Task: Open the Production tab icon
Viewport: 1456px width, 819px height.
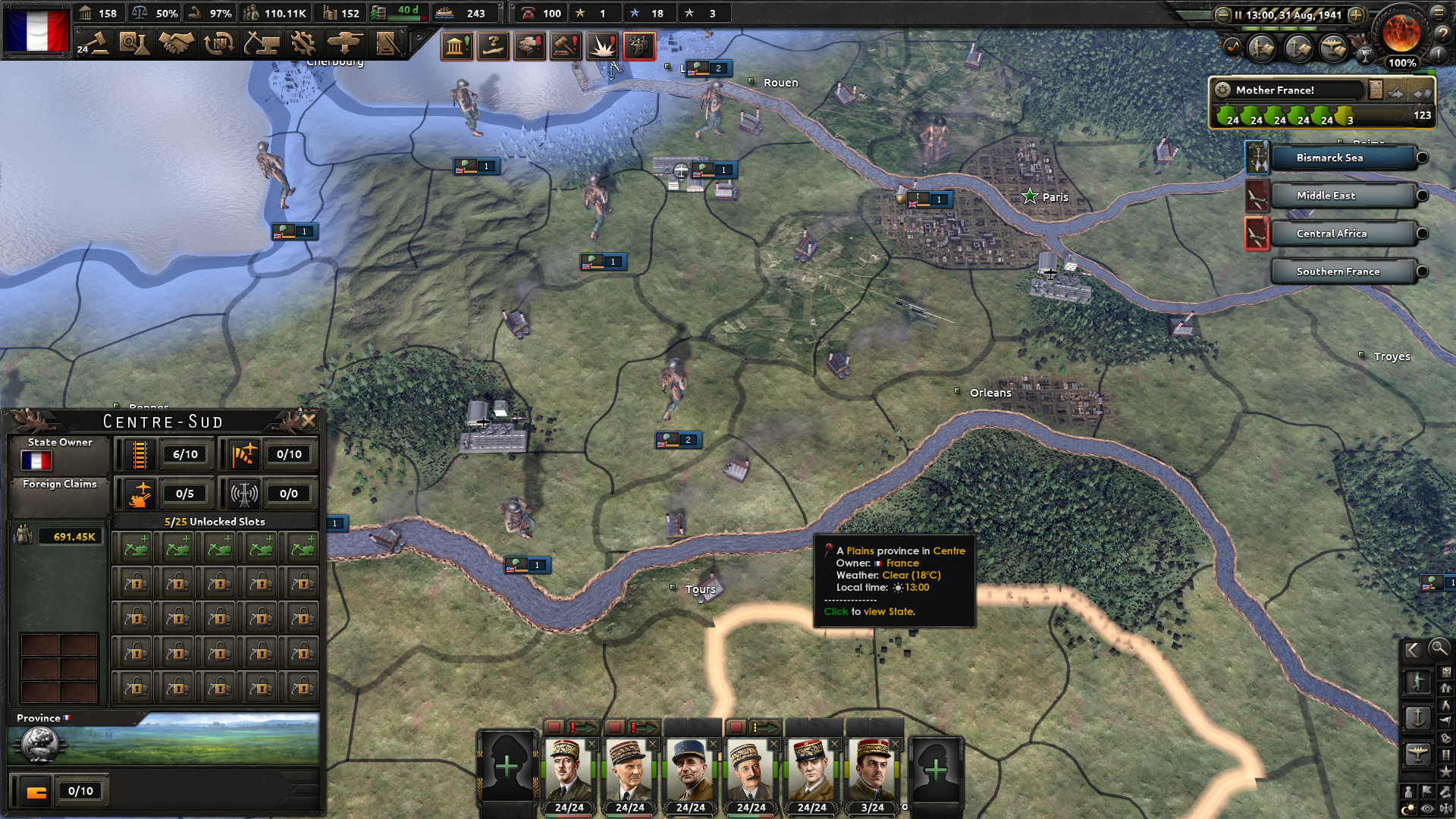Action: [x=303, y=43]
